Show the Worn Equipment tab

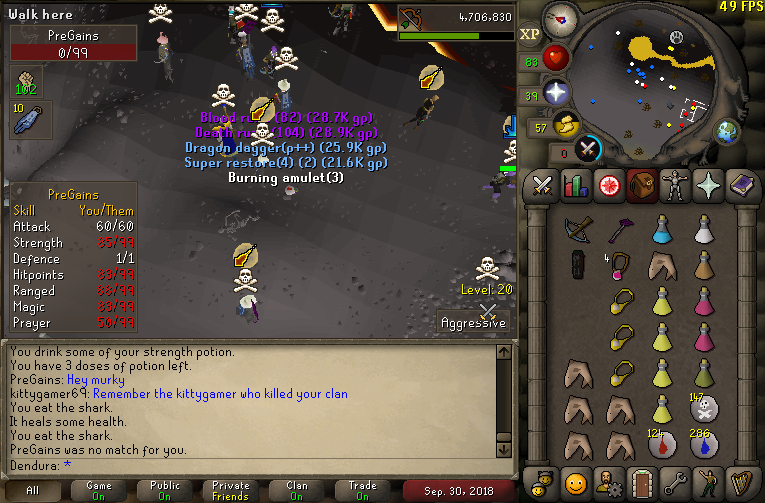[x=674, y=186]
